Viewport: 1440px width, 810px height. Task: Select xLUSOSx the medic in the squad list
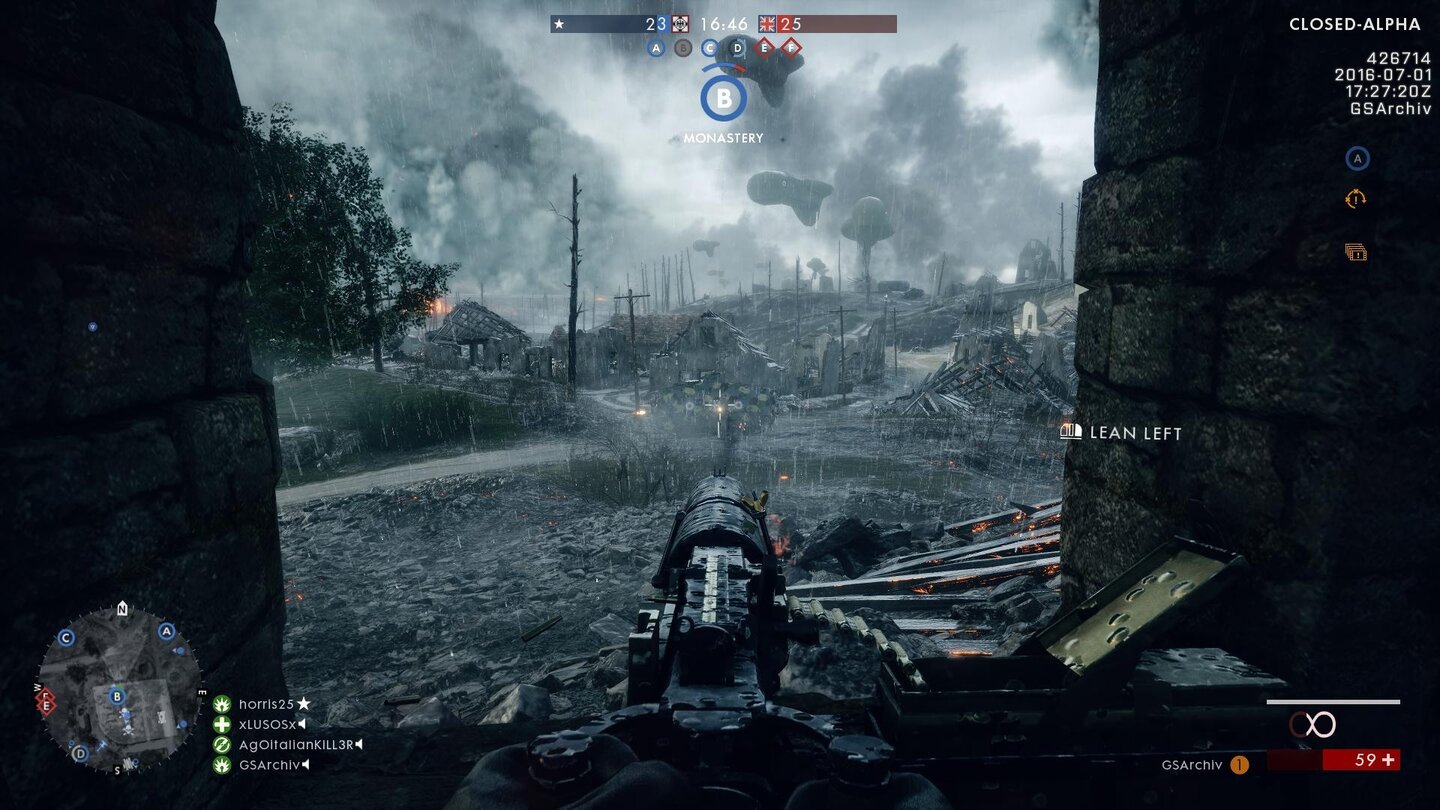270,724
